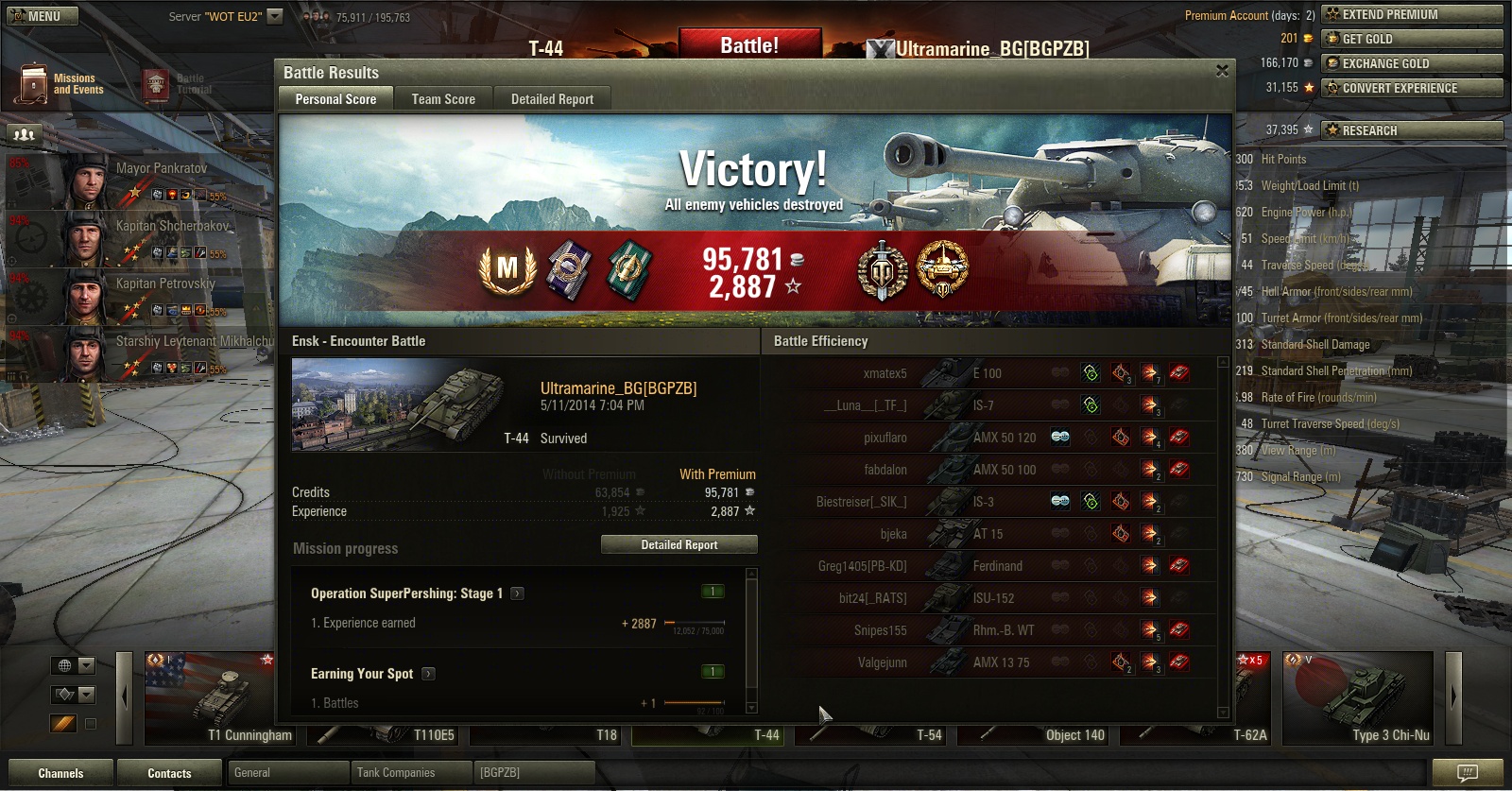1512x791 pixels.
Task: Expand Operation SuperPershing: Stage 1 details
Action: [517, 593]
